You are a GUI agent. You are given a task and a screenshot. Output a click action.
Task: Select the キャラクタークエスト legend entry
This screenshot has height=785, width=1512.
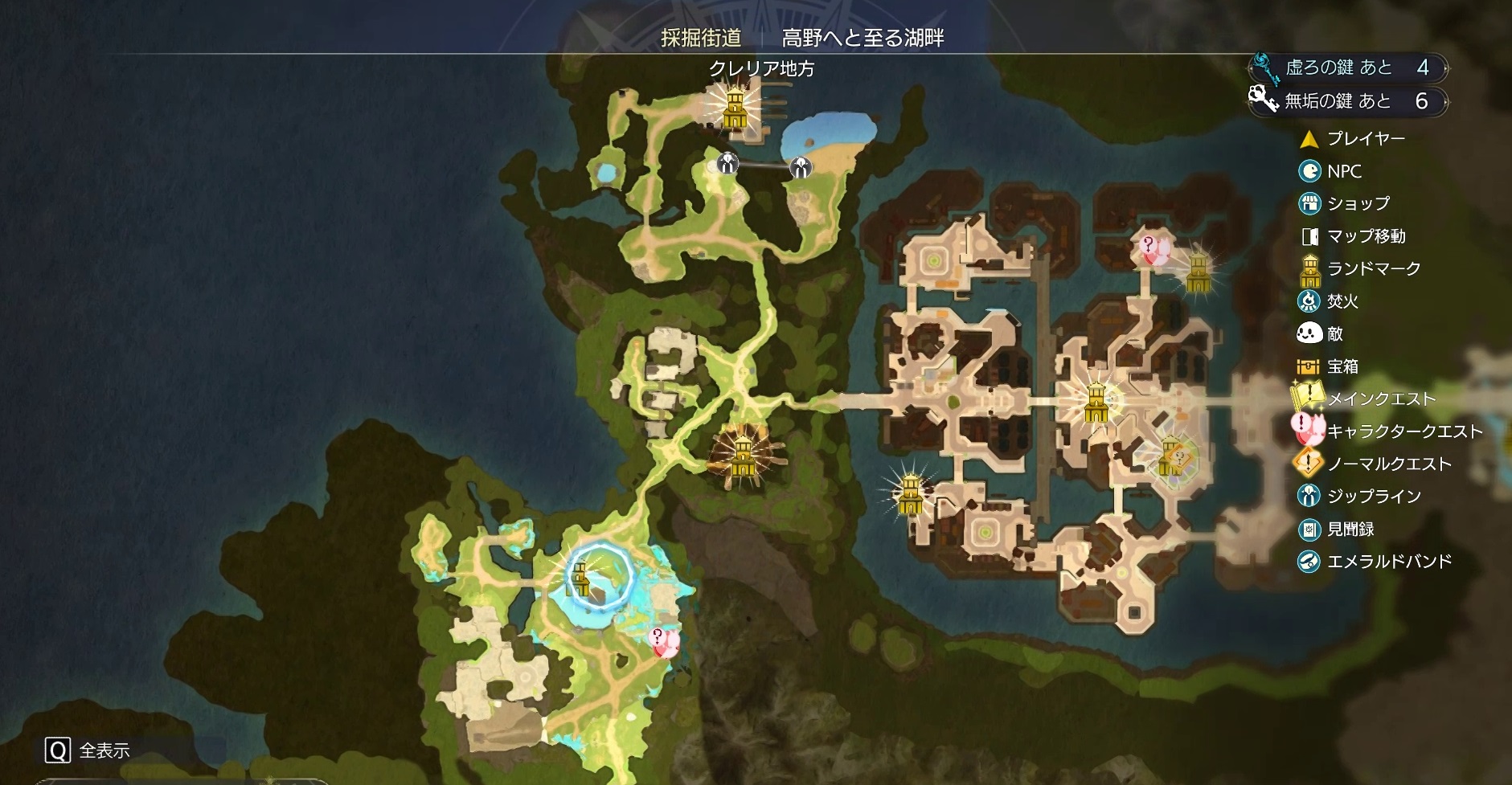(1403, 431)
